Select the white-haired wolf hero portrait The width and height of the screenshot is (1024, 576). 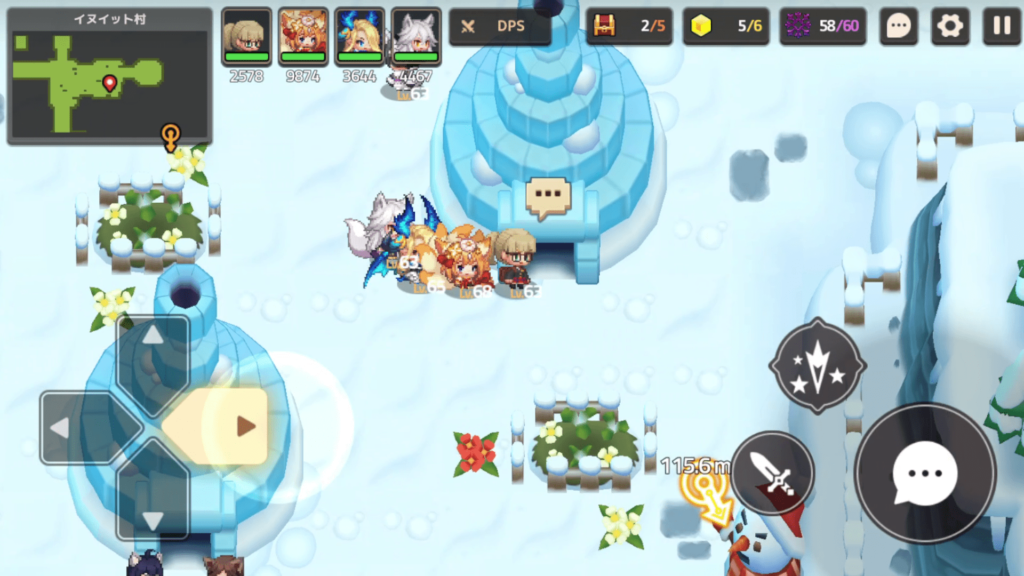click(416, 37)
